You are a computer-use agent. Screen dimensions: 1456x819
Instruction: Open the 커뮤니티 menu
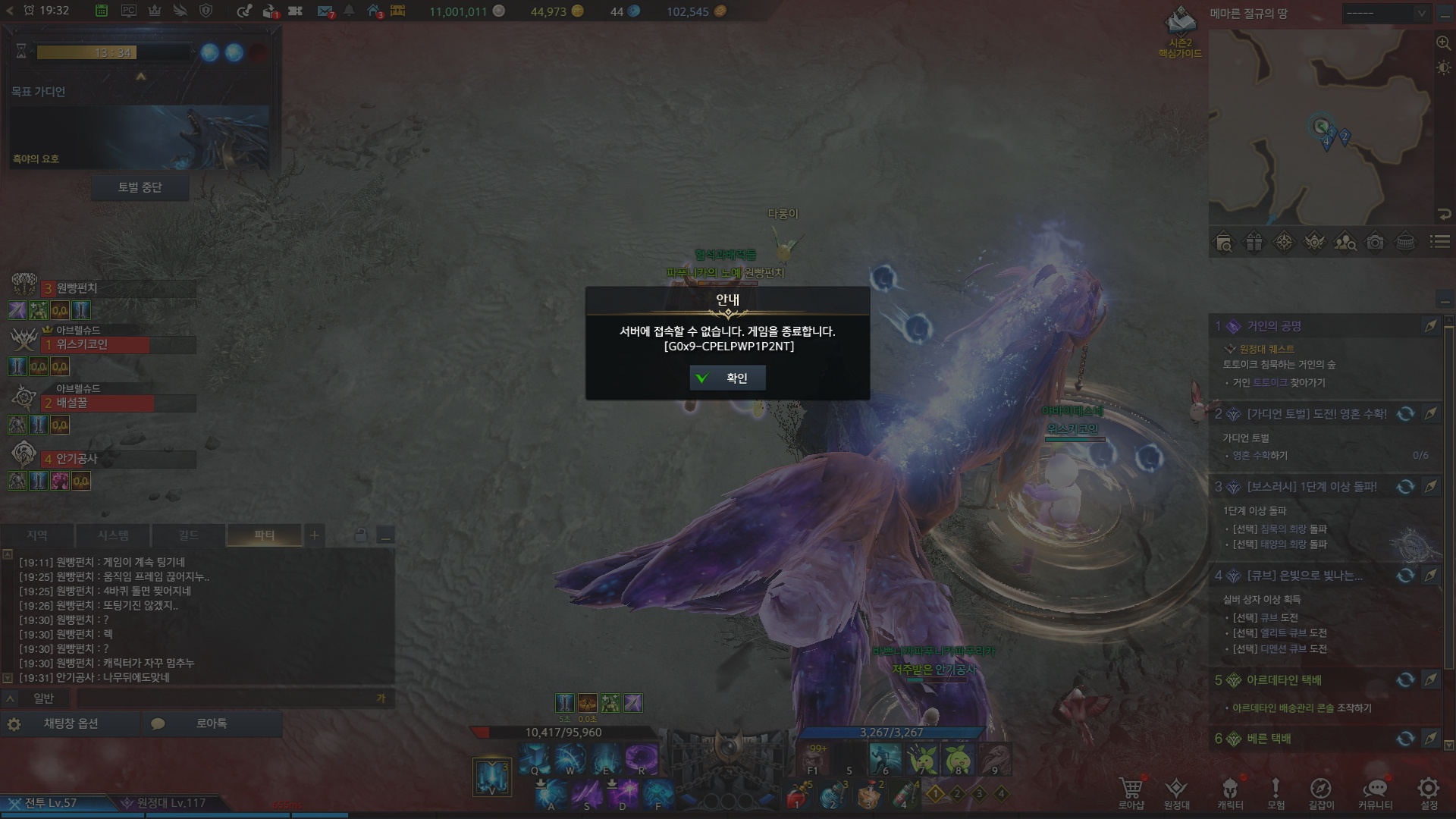pos(1375,792)
